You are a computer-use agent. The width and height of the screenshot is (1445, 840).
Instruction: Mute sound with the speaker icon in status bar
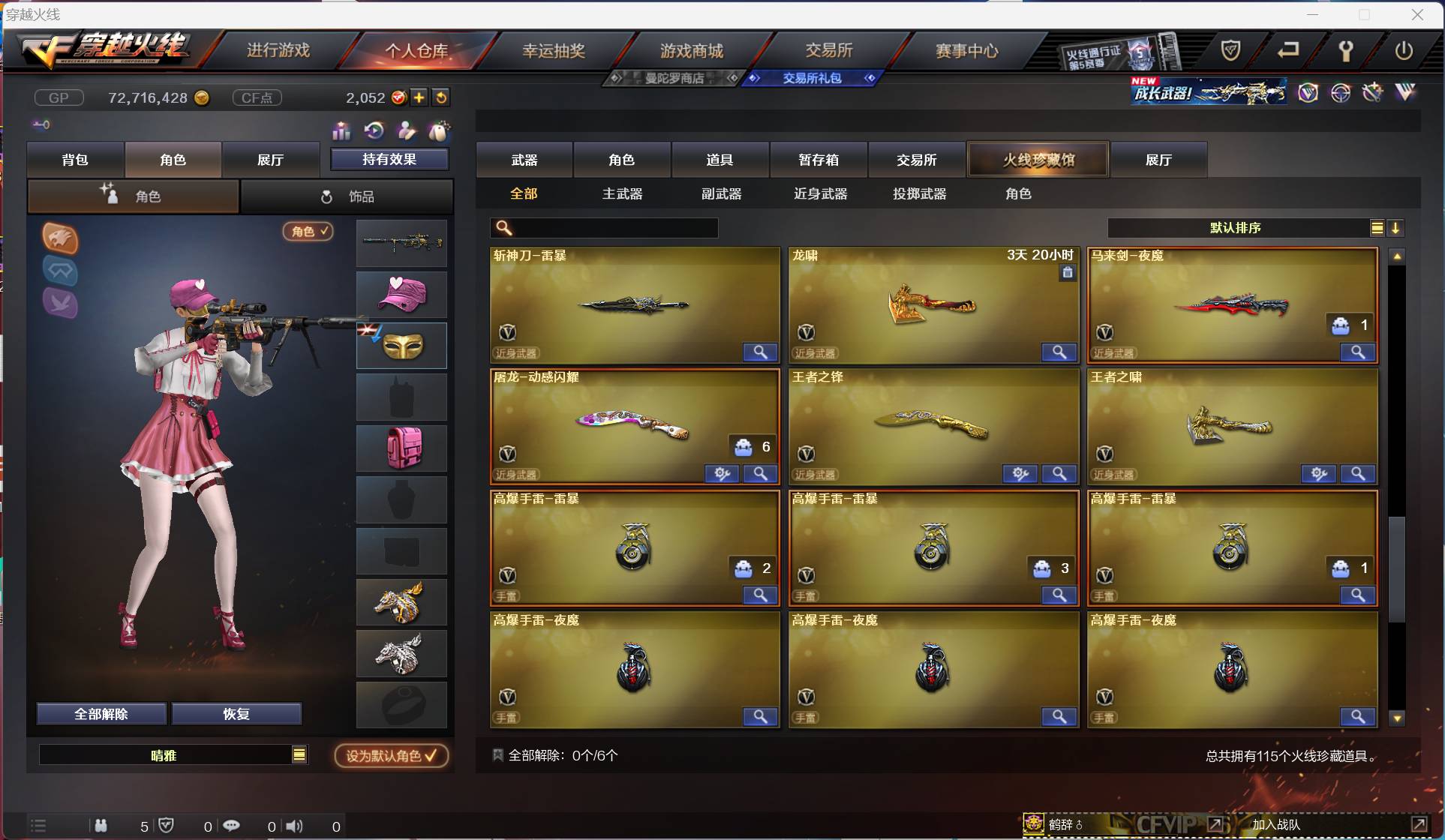click(294, 826)
